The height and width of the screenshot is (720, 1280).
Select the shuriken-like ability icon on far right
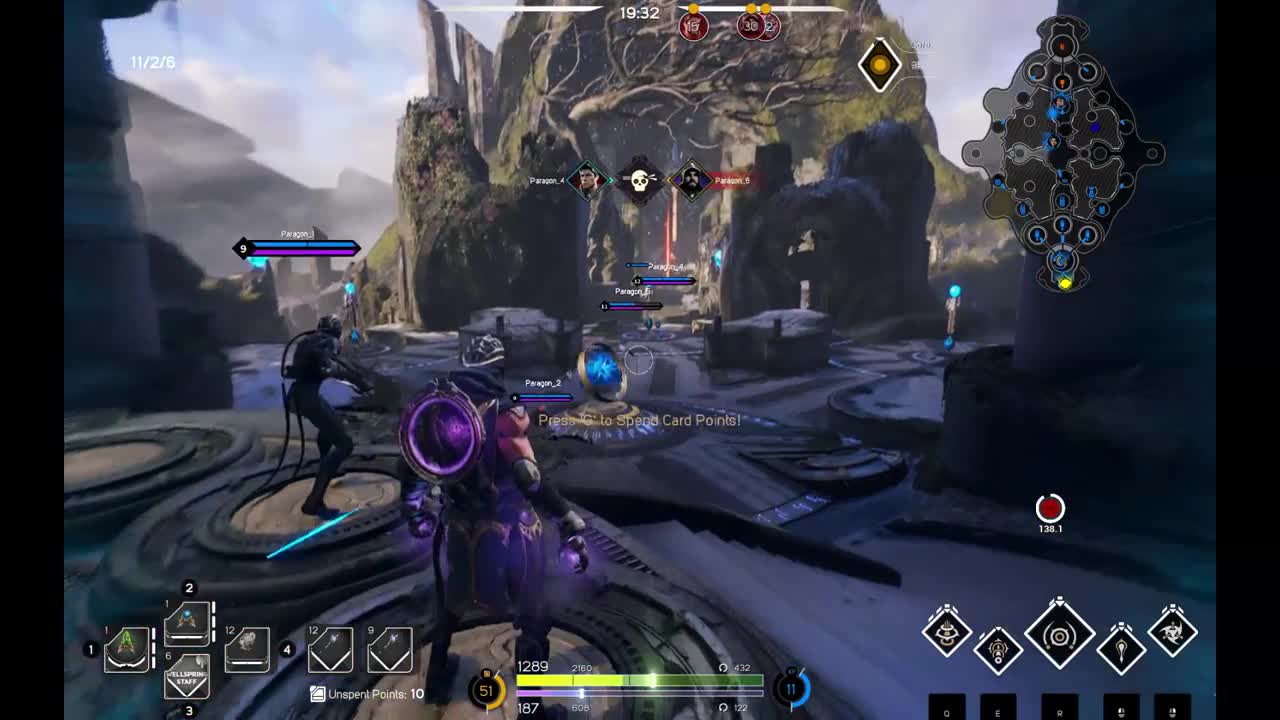pyautogui.click(x=1172, y=633)
